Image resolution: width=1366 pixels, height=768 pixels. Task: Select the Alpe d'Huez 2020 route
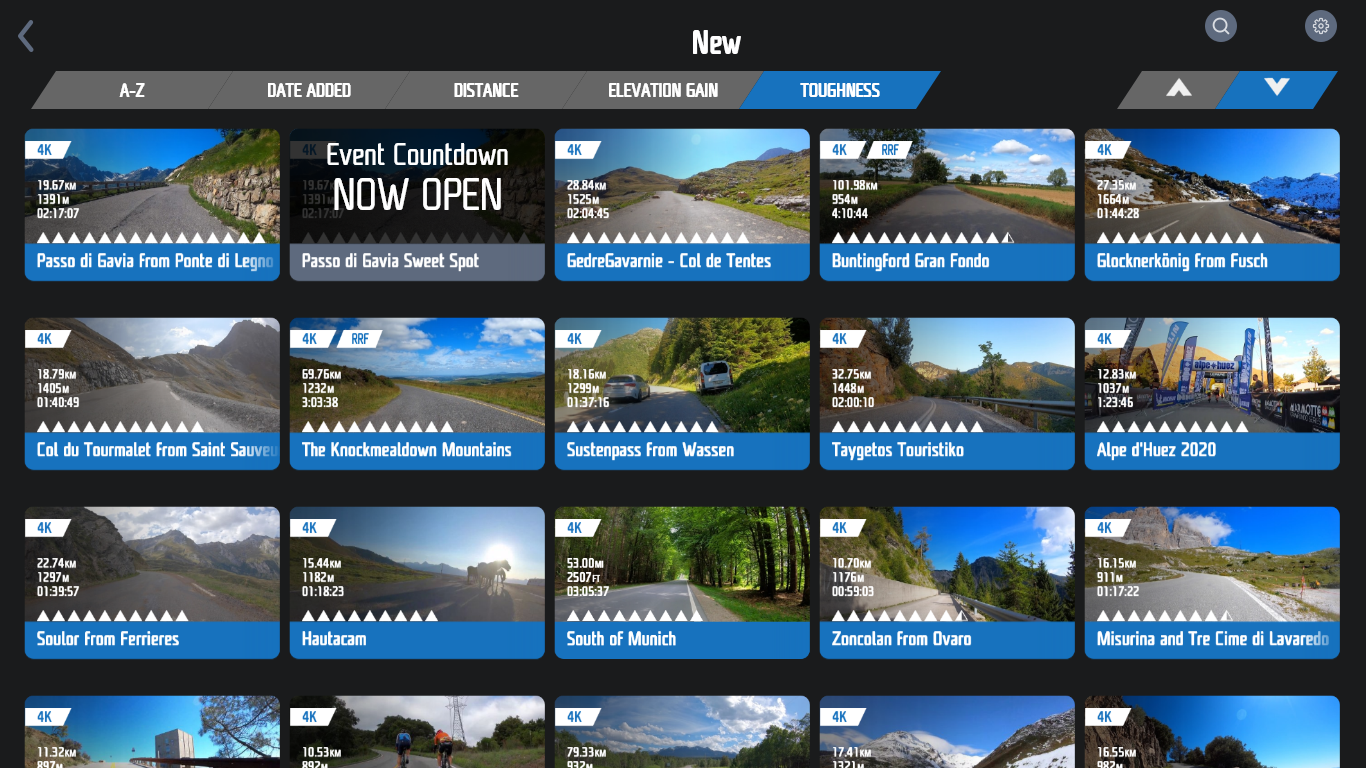pos(1212,393)
